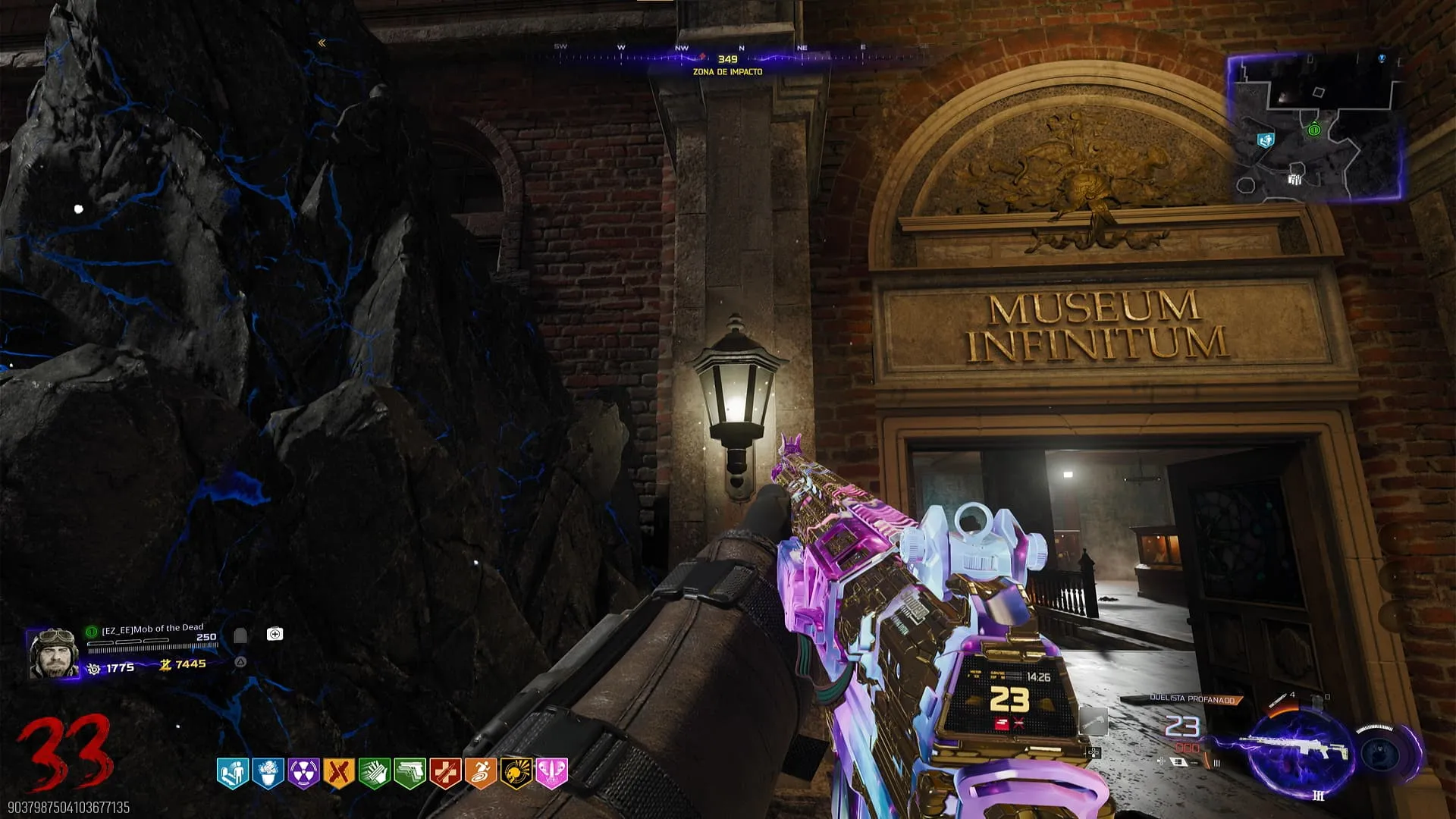This screenshot has width=1456, height=819.
Task: Click the Quick Revive marker on the minimap
Action: click(x=1265, y=140)
